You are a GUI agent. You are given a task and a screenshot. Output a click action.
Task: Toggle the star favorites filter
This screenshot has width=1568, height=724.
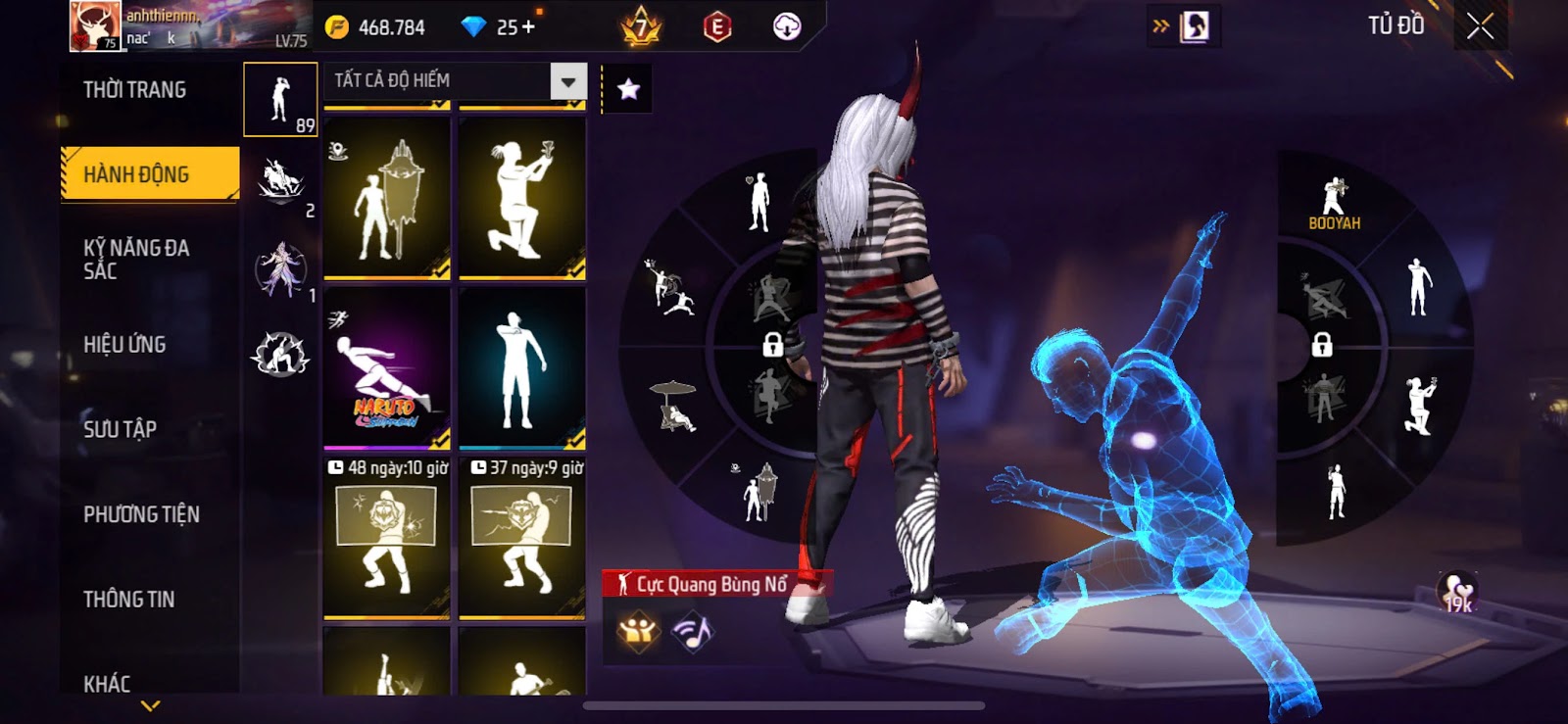click(x=628, y=89)
